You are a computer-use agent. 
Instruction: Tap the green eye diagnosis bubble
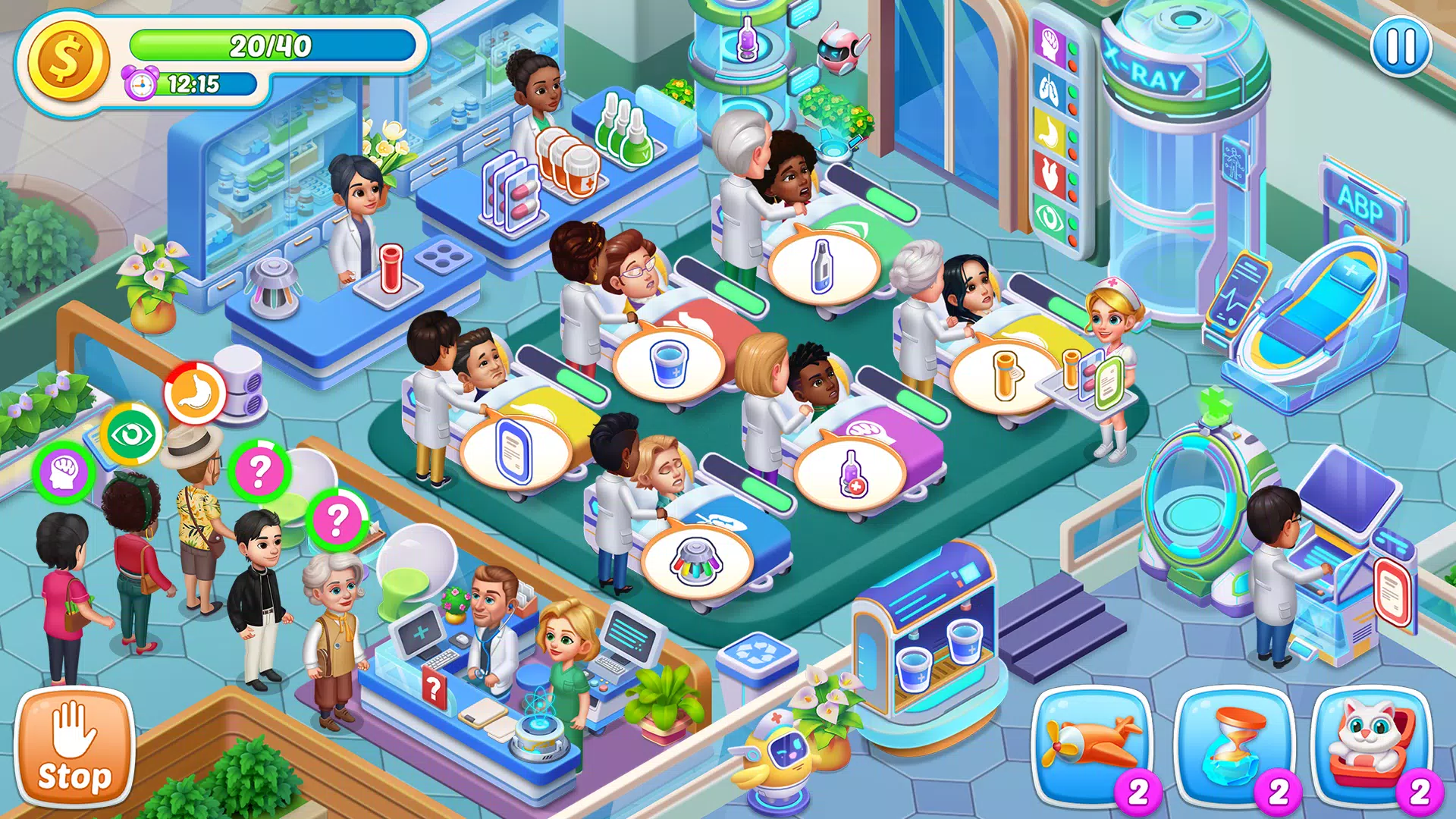tap(132, 435)
